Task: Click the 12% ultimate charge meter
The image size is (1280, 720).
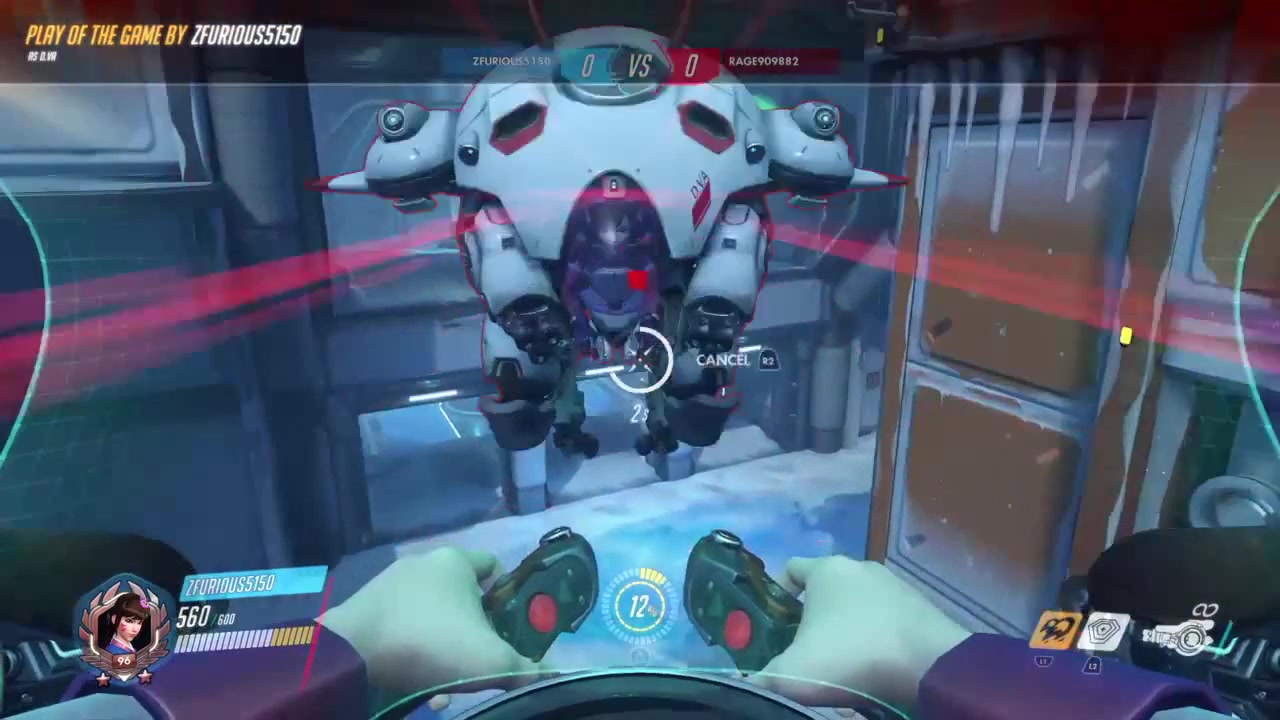Action: tap(640, 607)
